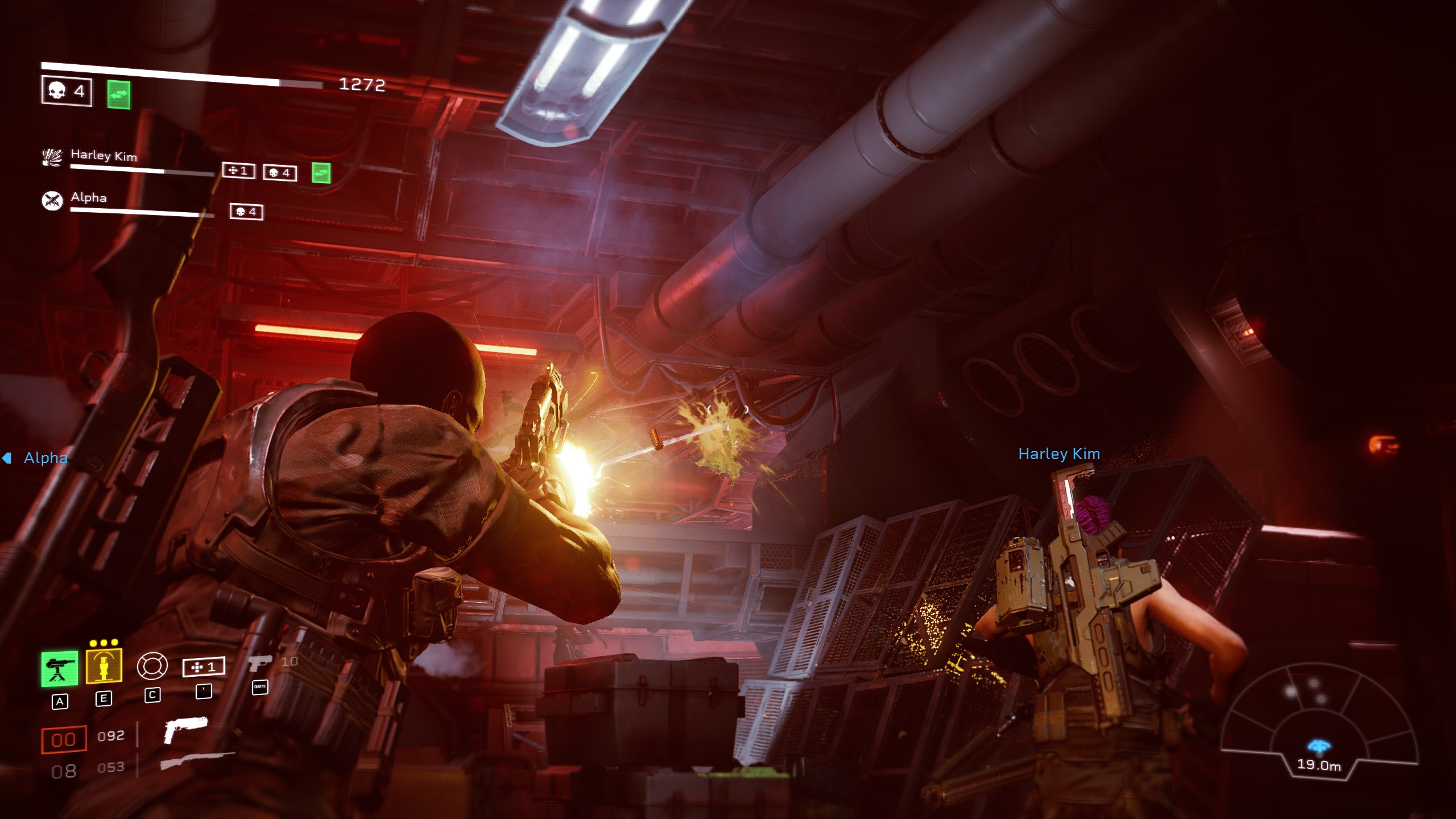The image size is (1456, 819).
Task: Click Harley Kim's explosion class icon
Action: point(52,157)
